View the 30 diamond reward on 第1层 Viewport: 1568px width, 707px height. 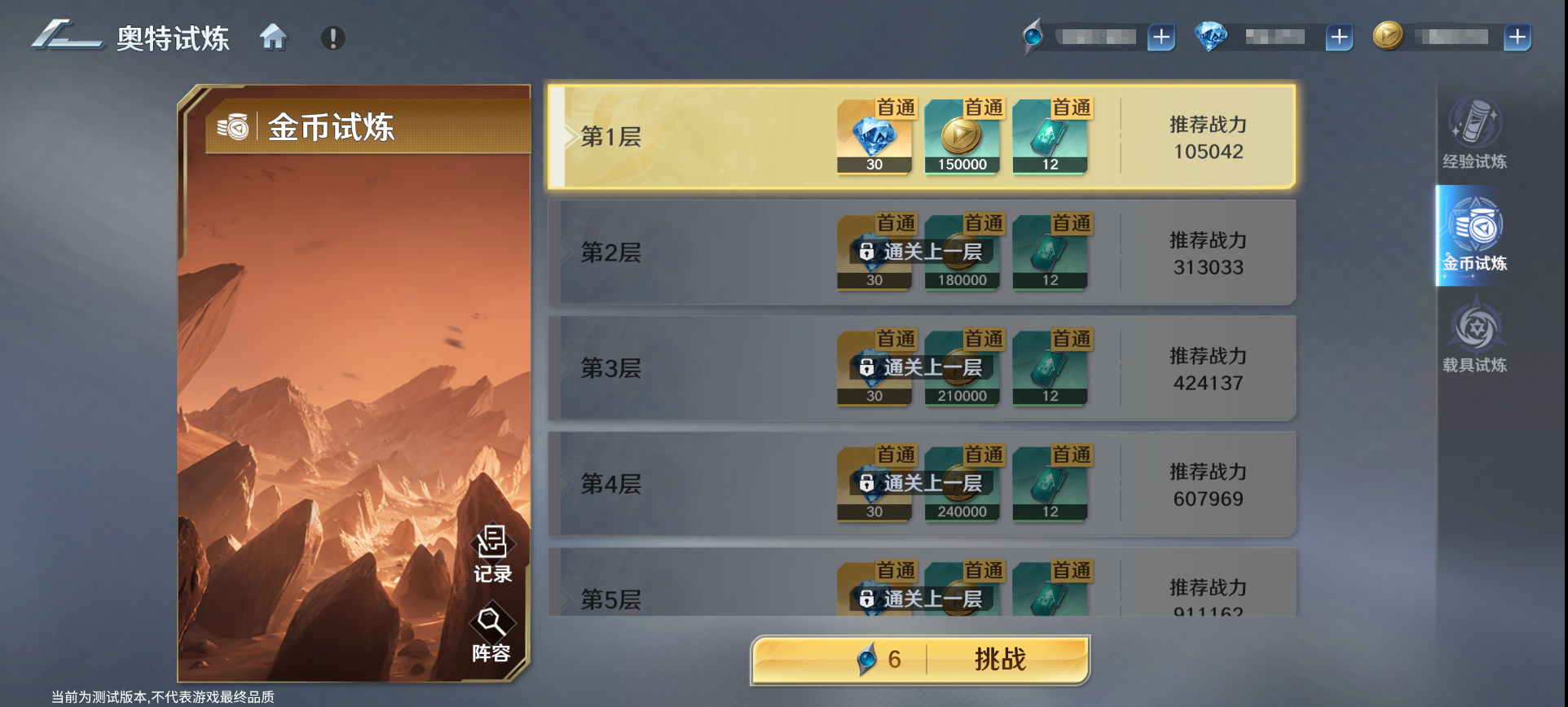pos(874,138)
